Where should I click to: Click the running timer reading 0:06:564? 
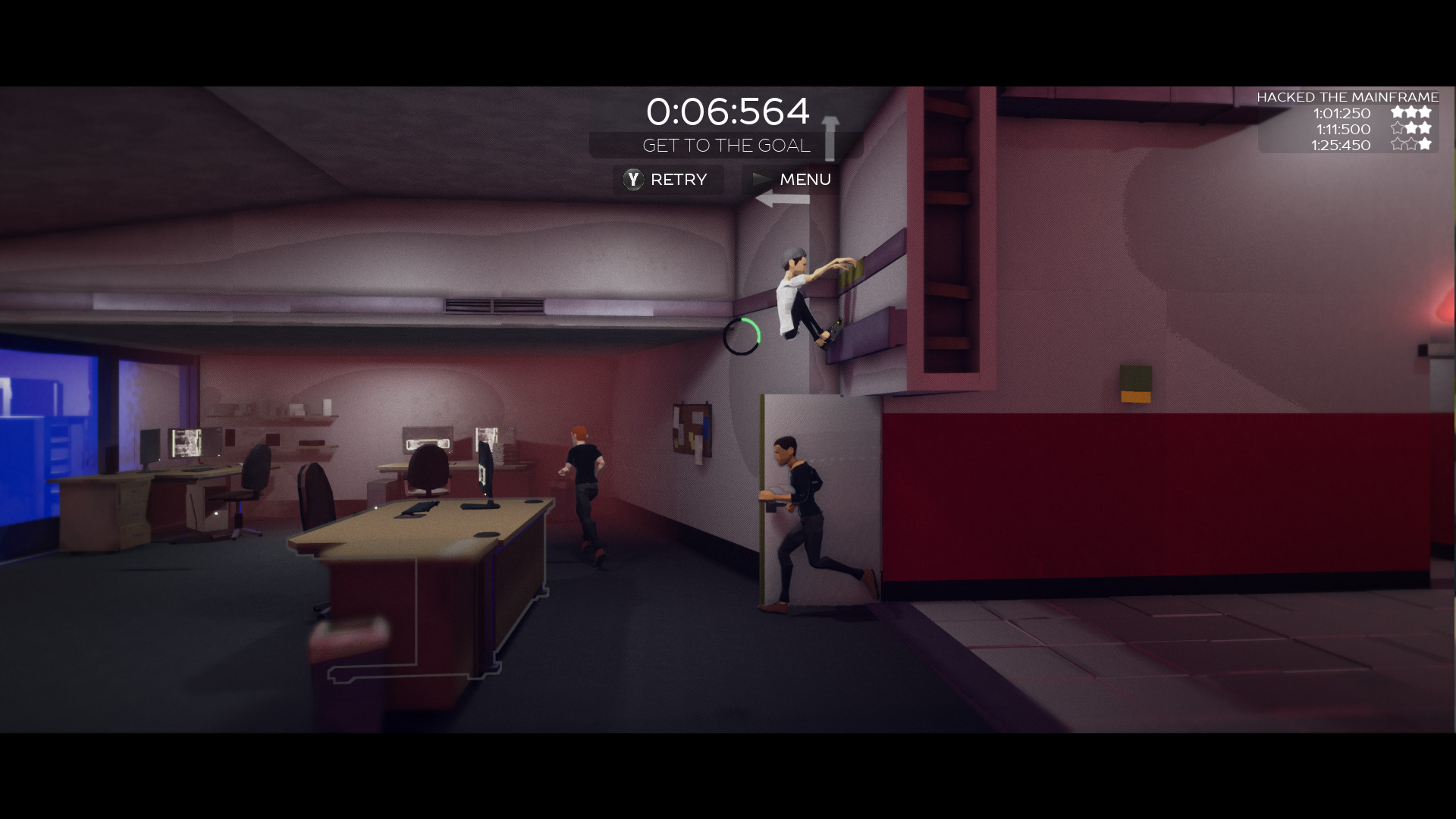click(x=729, y=111)
